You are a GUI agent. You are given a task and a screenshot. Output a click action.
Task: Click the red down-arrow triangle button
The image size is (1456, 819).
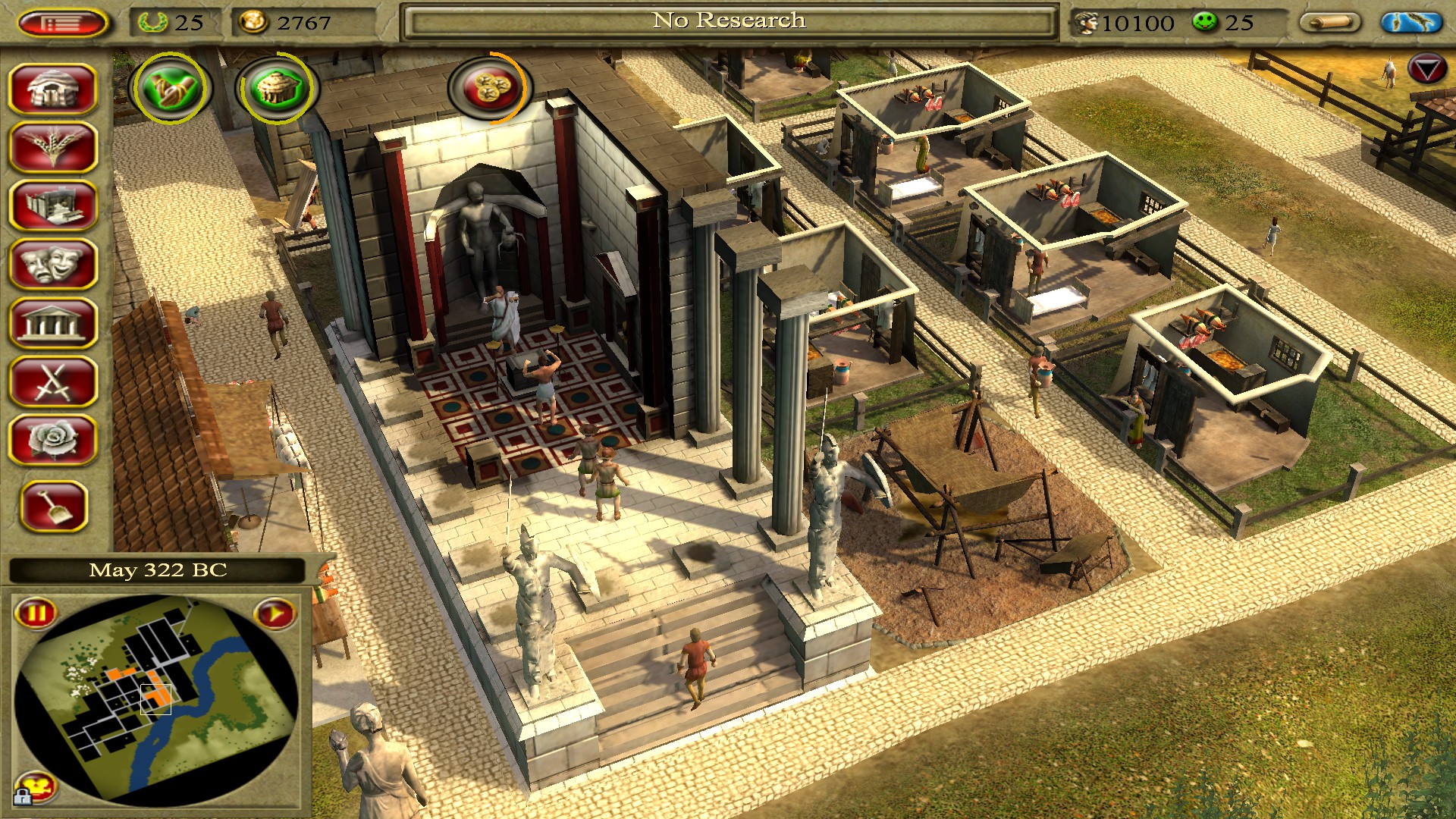coord(1426,70)
